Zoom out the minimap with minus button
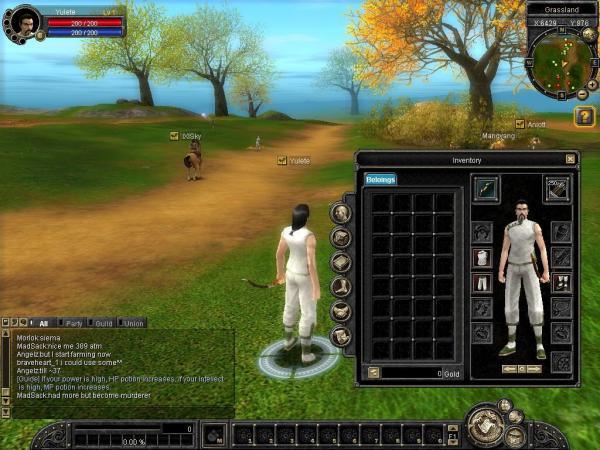Image resolution: width=600 pixels, height=450 pixels. 581,95
